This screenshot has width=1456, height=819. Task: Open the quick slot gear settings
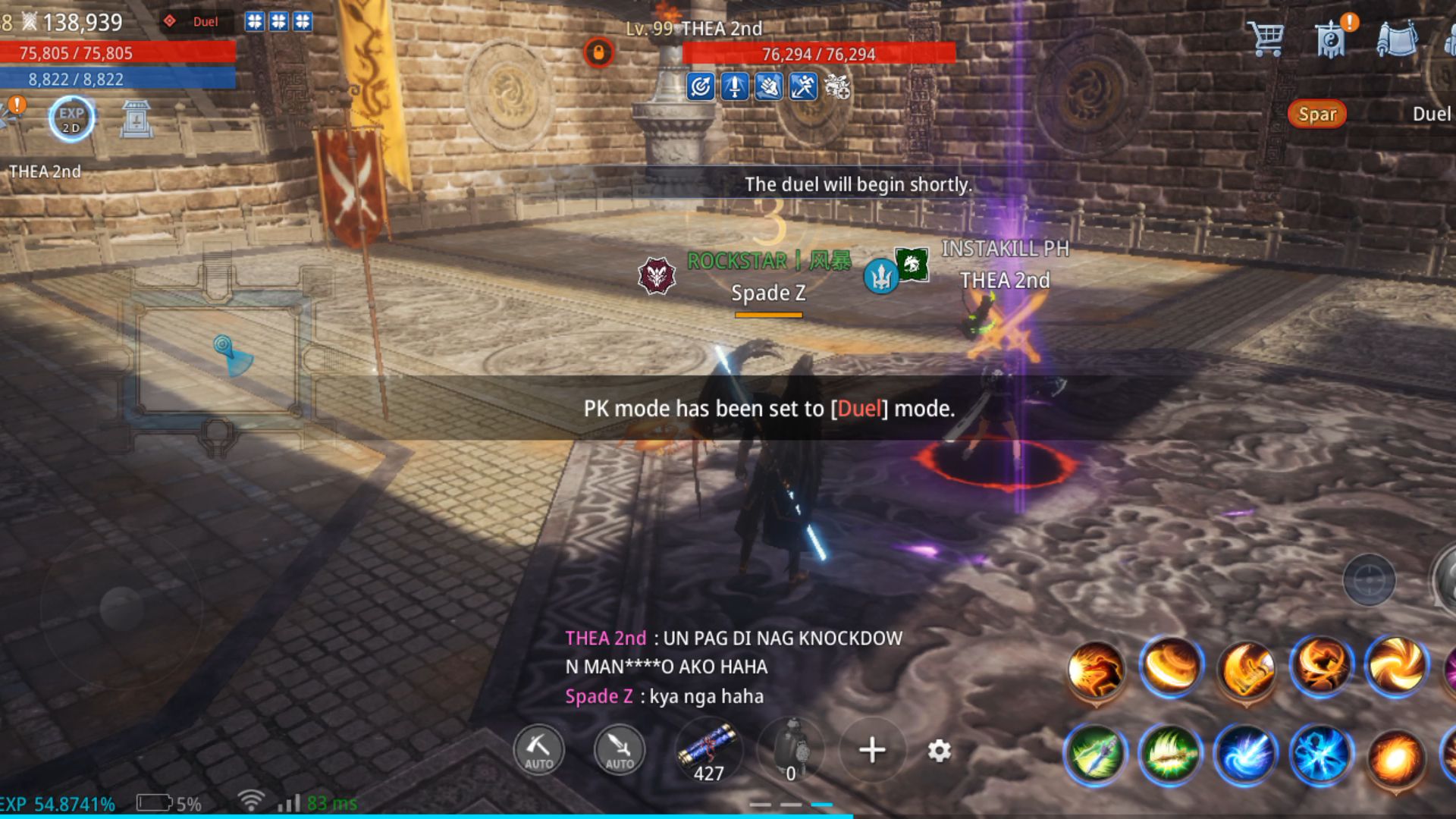pos(939,751)
